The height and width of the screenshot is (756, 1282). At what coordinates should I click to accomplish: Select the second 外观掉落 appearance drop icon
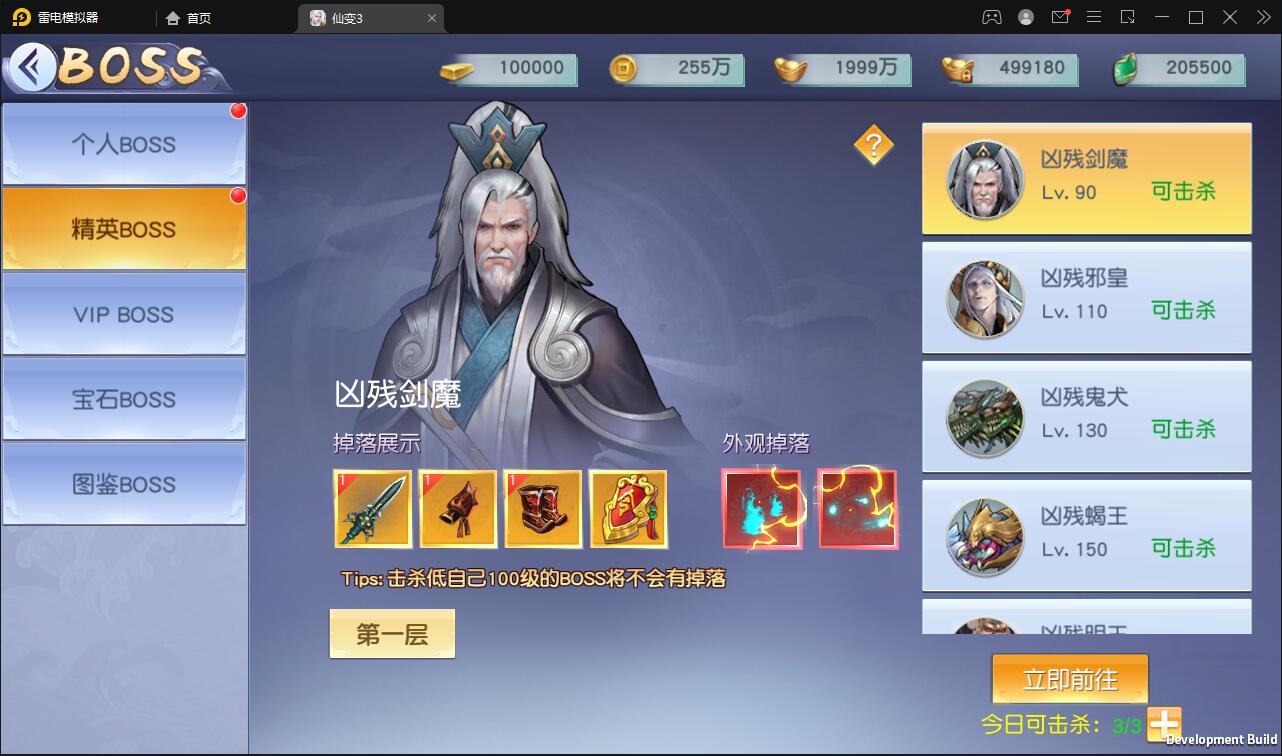pos(858,509)
